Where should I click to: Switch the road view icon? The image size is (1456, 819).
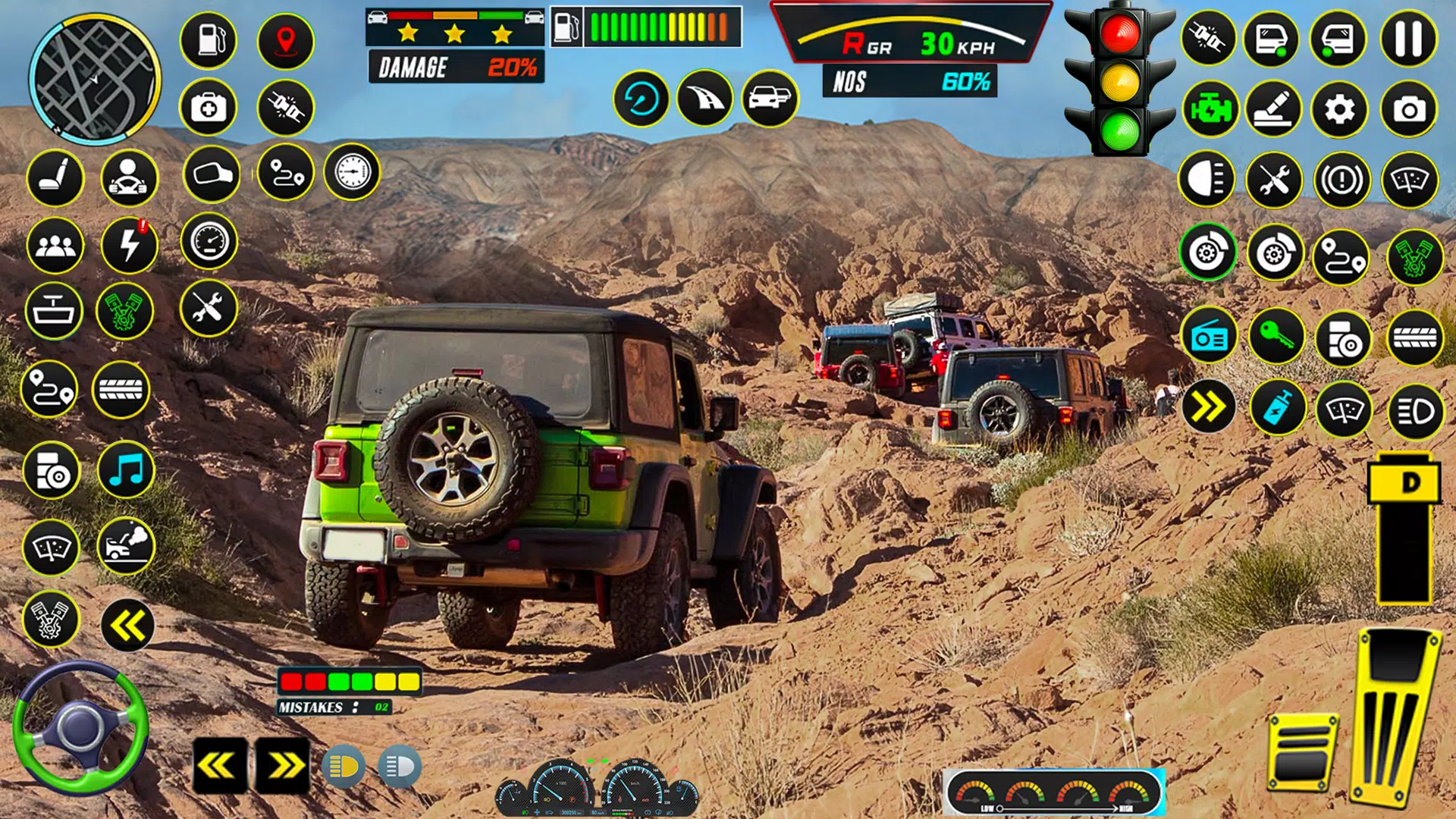click(705, 99)
